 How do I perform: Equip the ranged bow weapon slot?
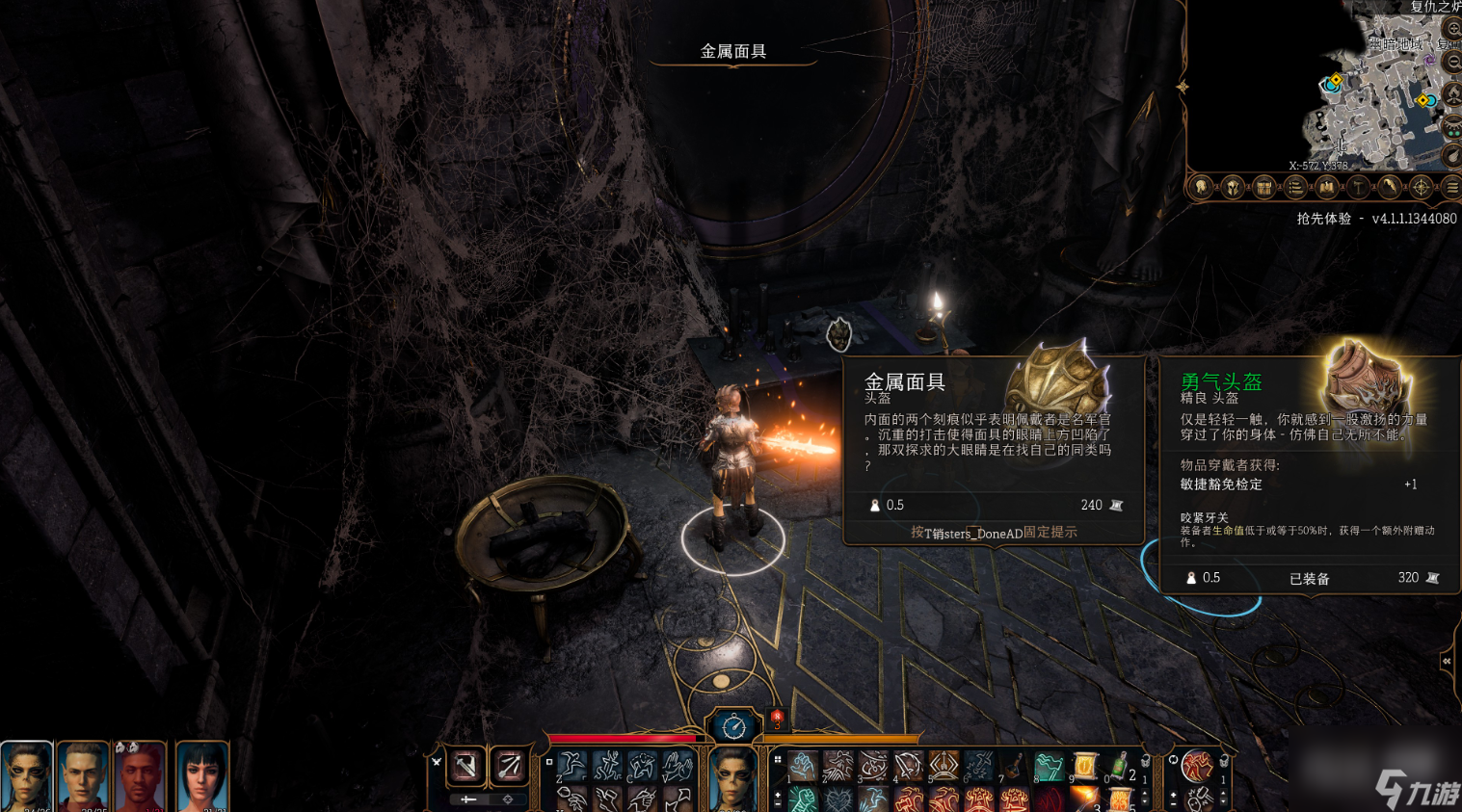pos(509,767)
